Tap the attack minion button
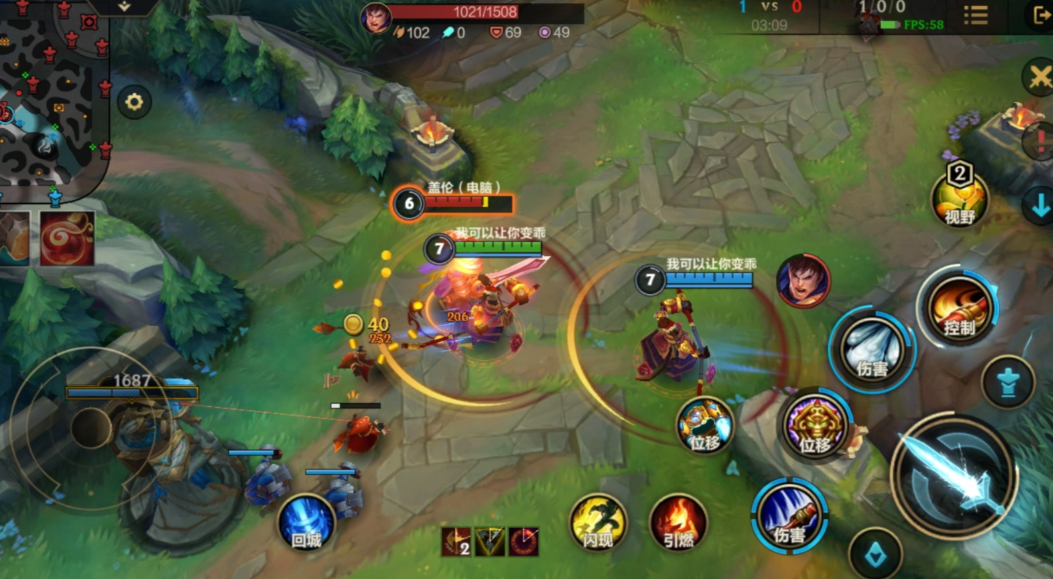Image resolution: width=1053 pixels, height=579 pixels. pyautogui.click(x=876, y=552)
